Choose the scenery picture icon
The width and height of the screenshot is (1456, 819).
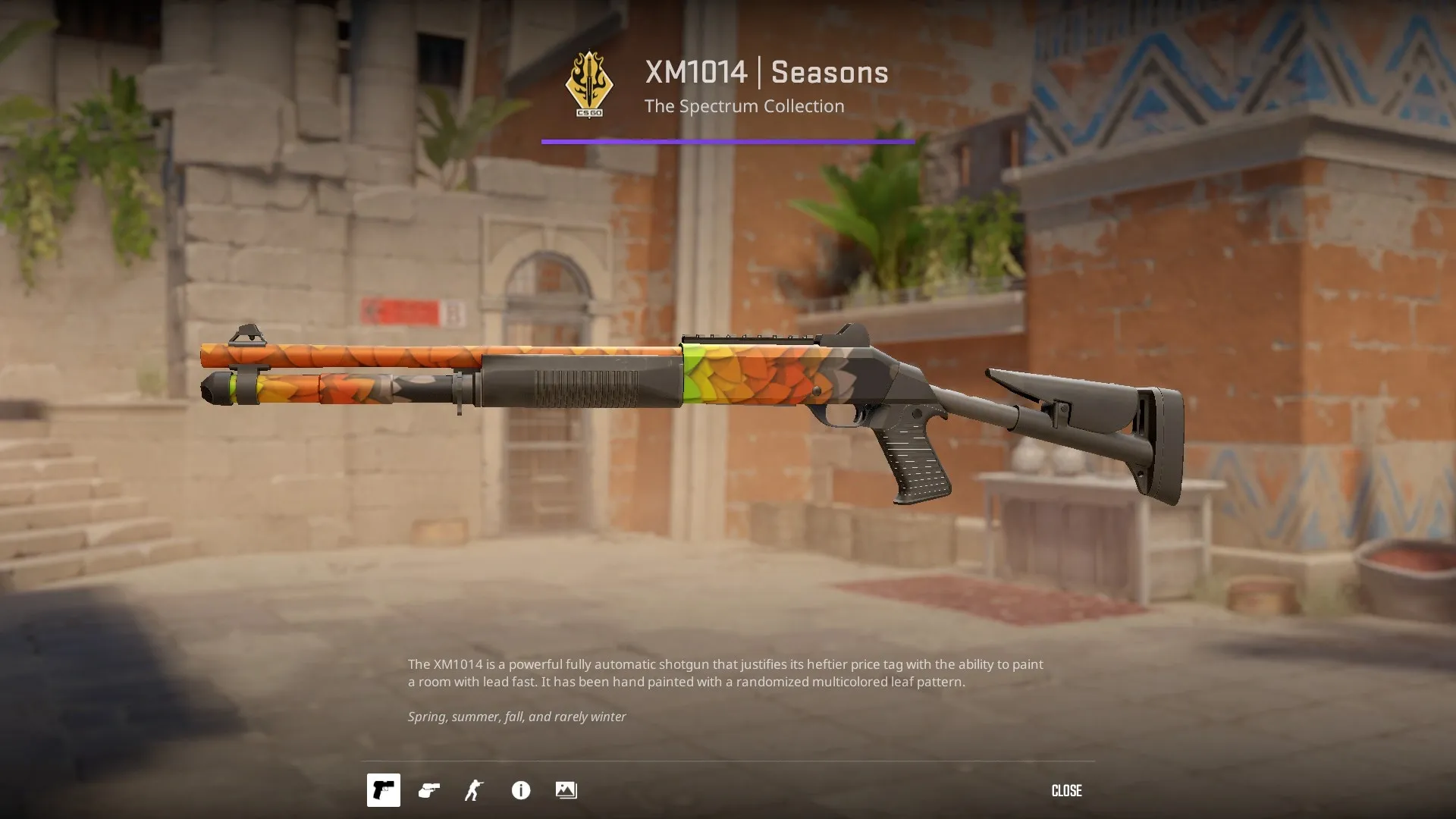pyautogui.click(x=566, y=790)
